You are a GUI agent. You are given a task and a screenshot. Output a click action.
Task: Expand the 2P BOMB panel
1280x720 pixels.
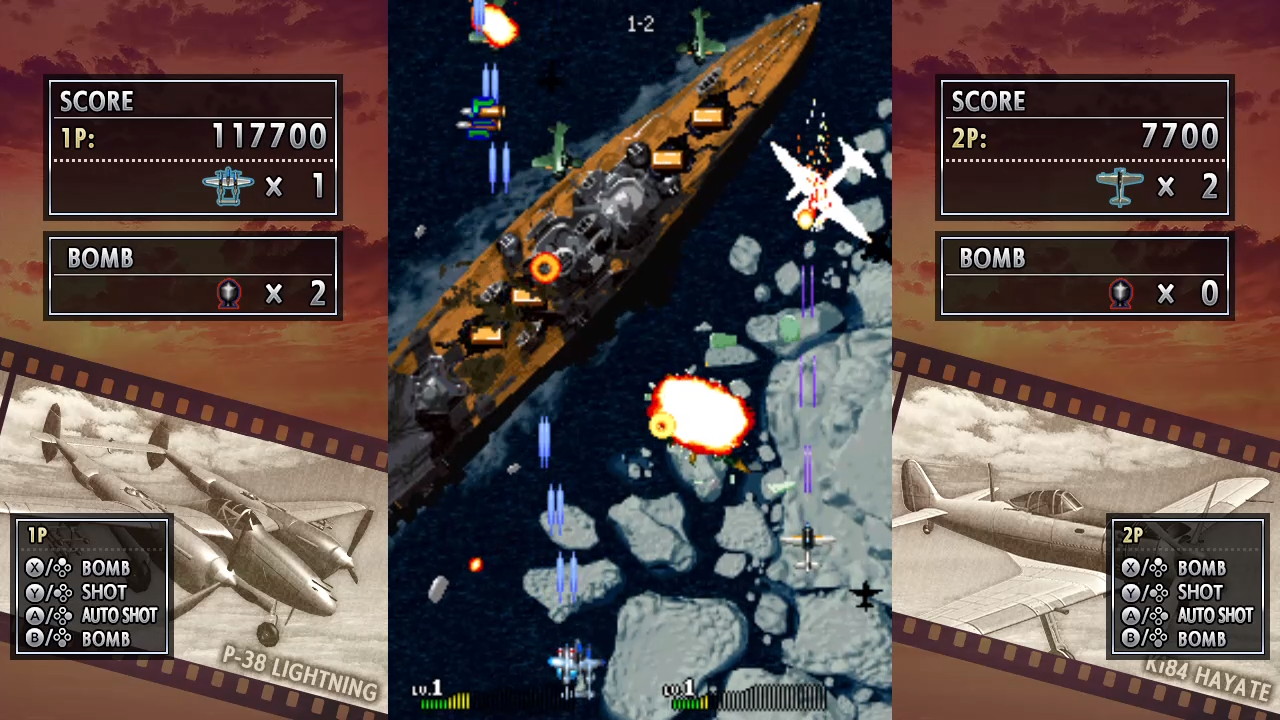[x=1084, y=277]
